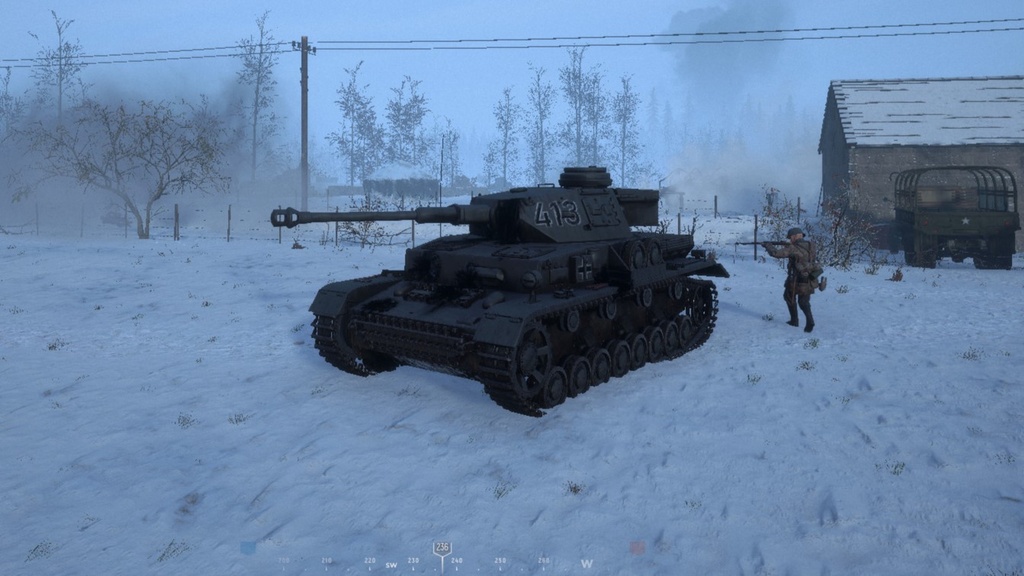Click the red team marker on the compass
Screen dimensions: 1024x576
tap(636, 547)
